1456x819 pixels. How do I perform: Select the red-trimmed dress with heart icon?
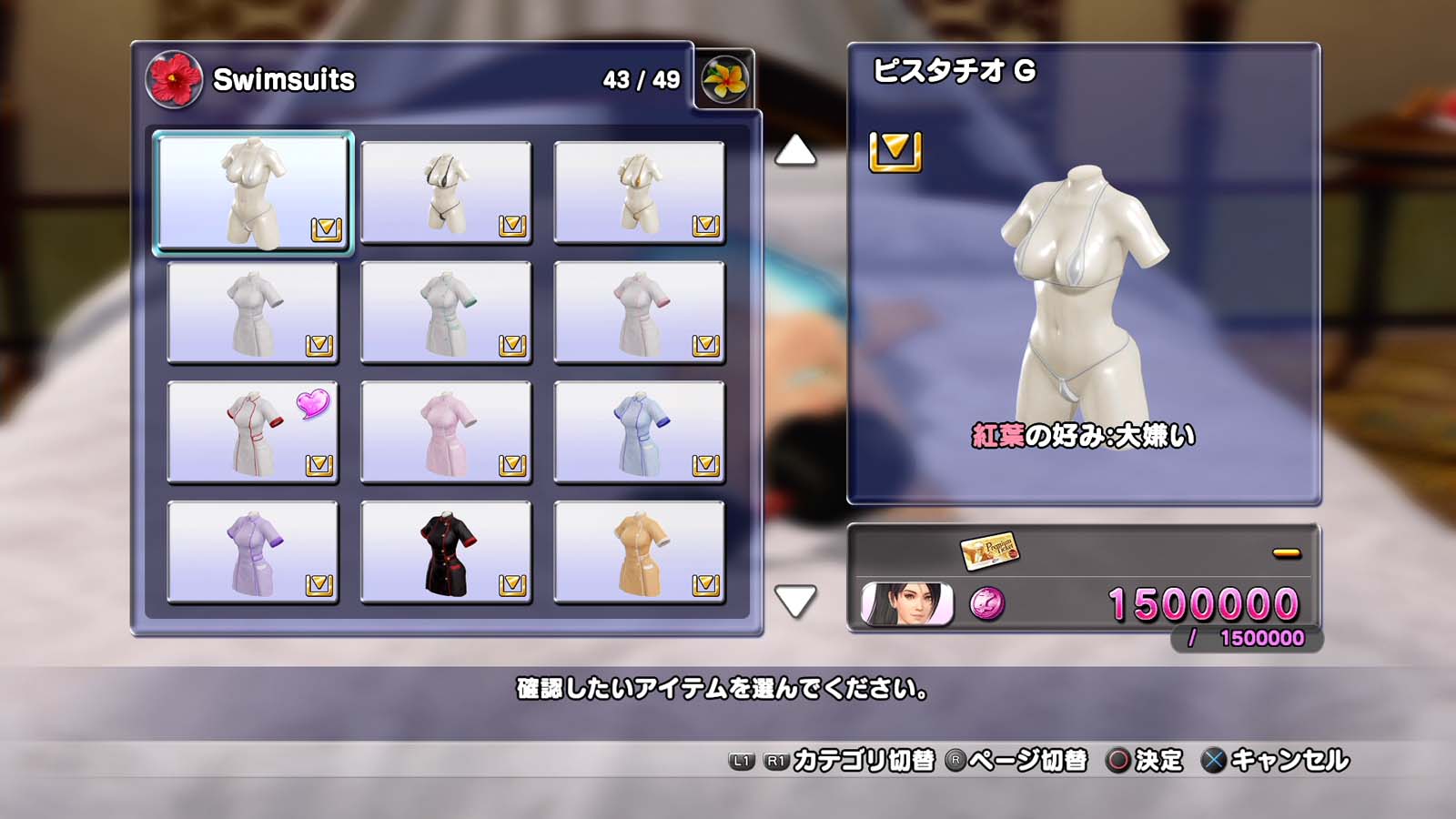(253, 432)
